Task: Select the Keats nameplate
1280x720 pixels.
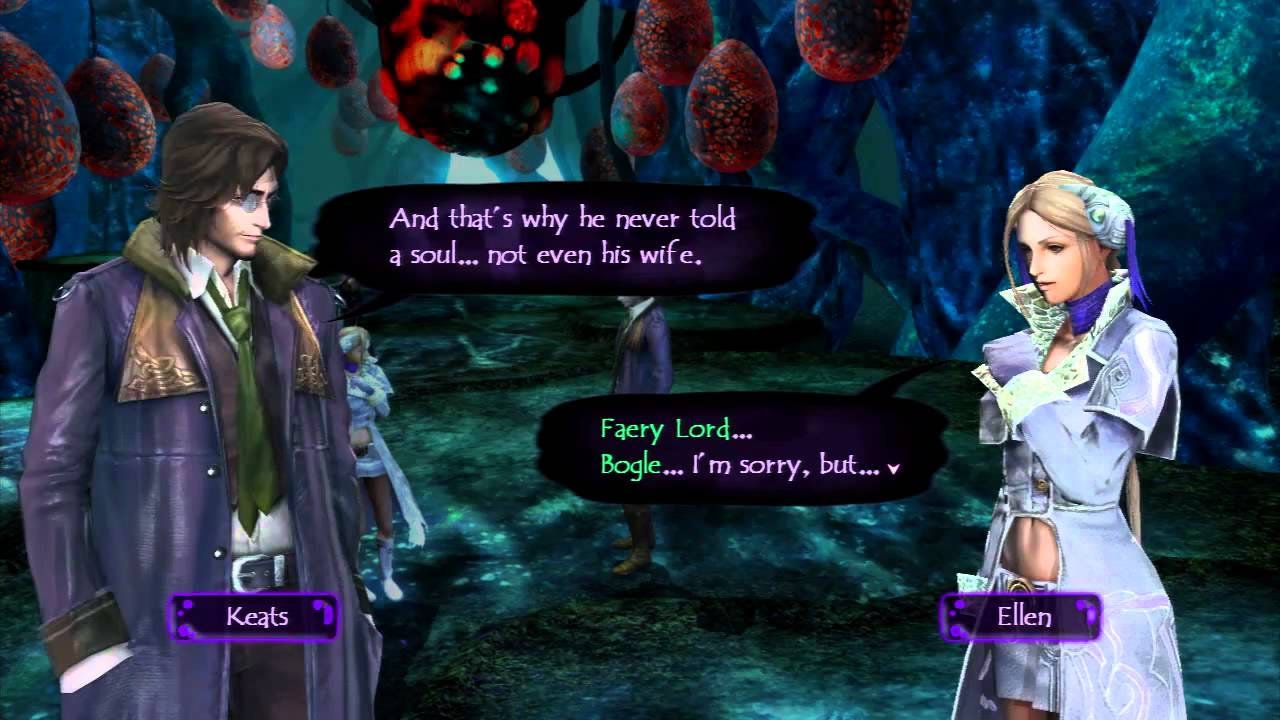Action: tap(255, 617)
